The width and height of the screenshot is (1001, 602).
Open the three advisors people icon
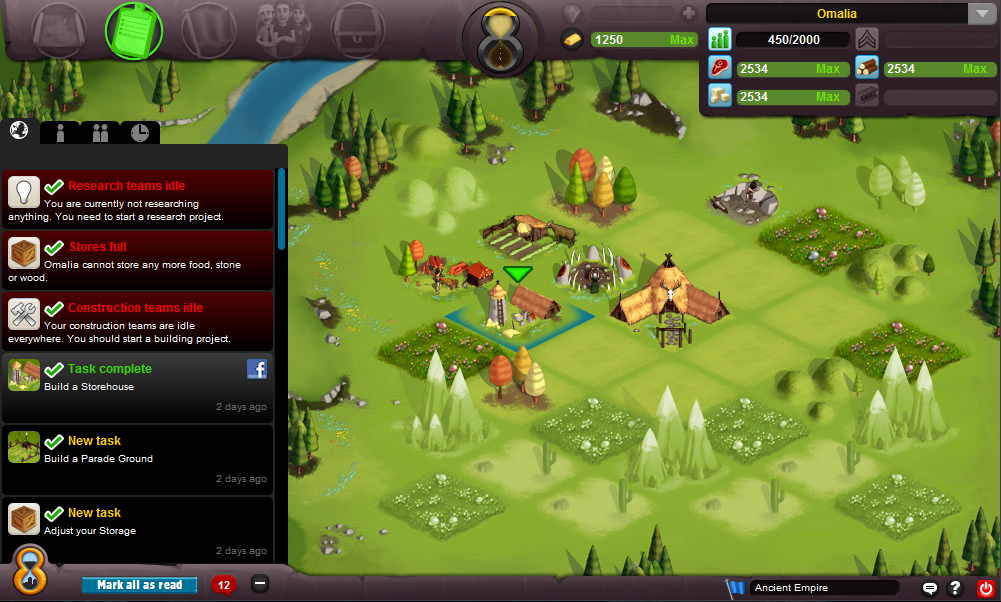pyautogui.click(x=284, y=29)
